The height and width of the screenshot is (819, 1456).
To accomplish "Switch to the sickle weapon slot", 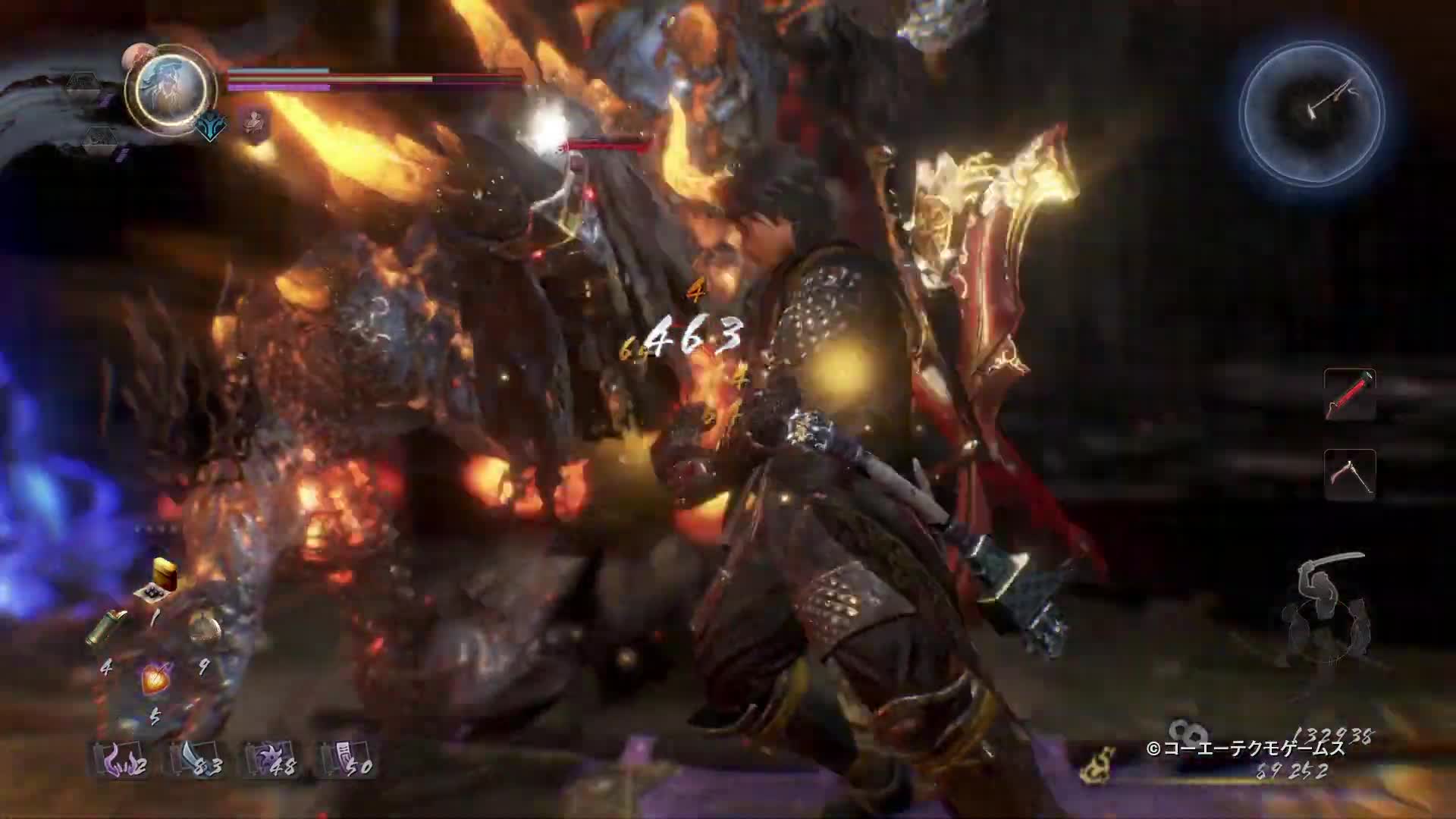I will pos(1349,474).
